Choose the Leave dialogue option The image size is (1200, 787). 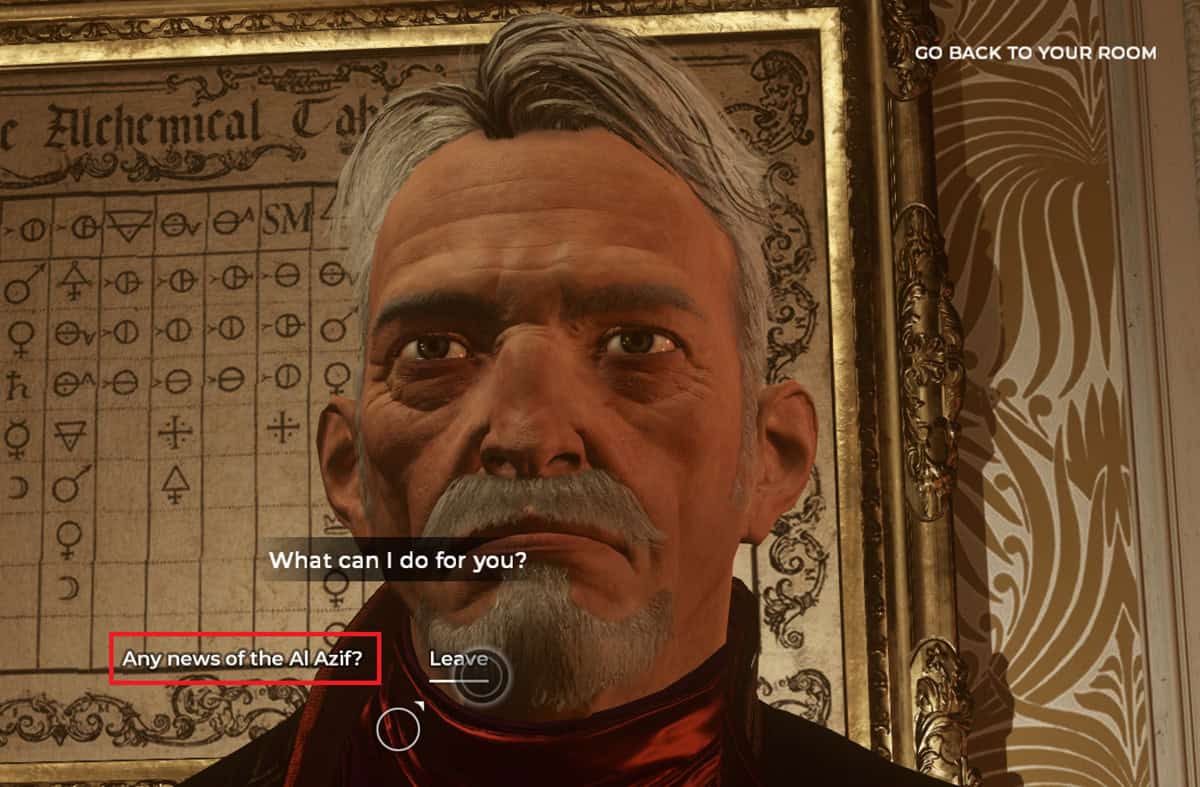tap(458, 659)
